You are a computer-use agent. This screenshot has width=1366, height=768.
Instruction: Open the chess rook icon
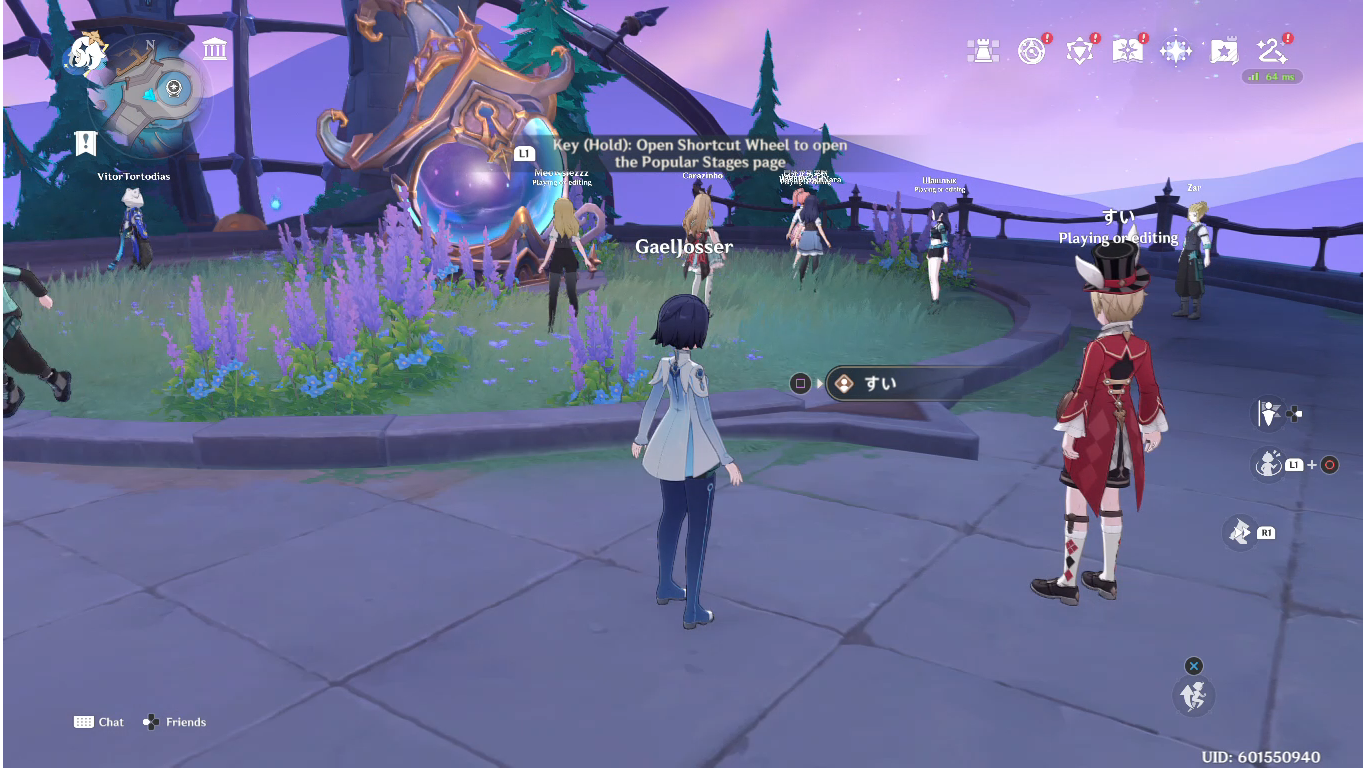click(x=983, y=51)
